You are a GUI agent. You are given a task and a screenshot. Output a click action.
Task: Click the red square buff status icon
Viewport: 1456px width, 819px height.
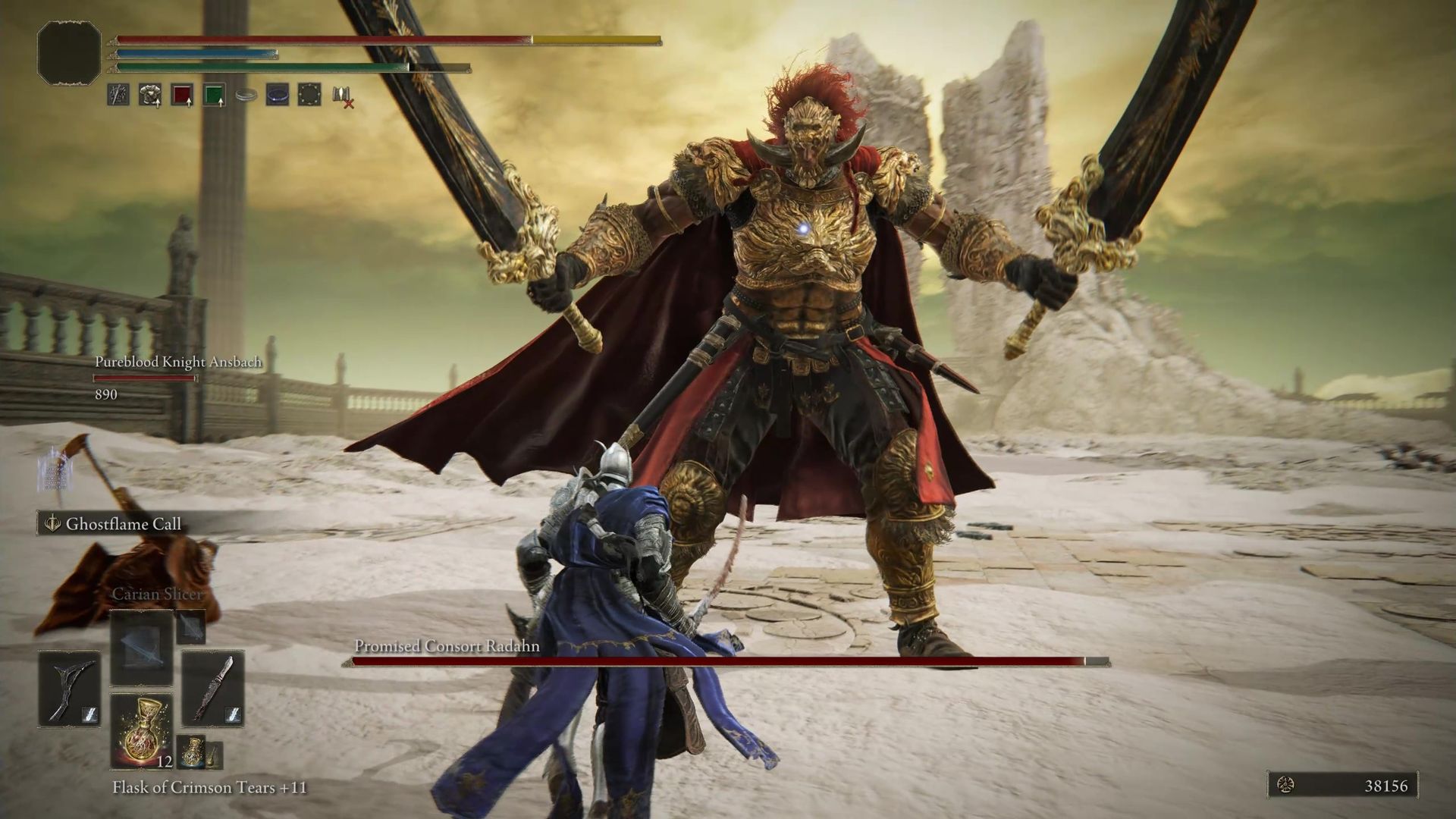point(181,97)
